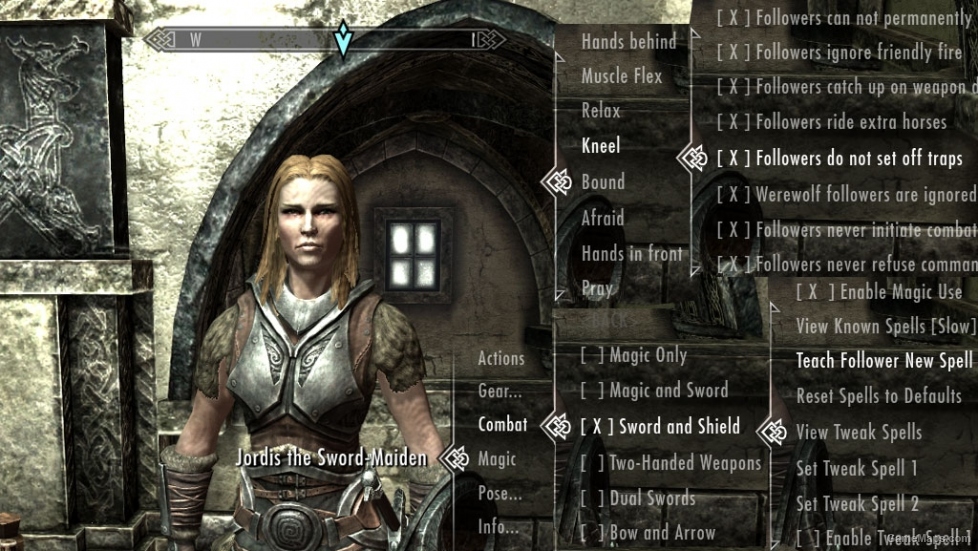
Task: Select the Muscle Flex pose
Action: (x=621, y=76)
